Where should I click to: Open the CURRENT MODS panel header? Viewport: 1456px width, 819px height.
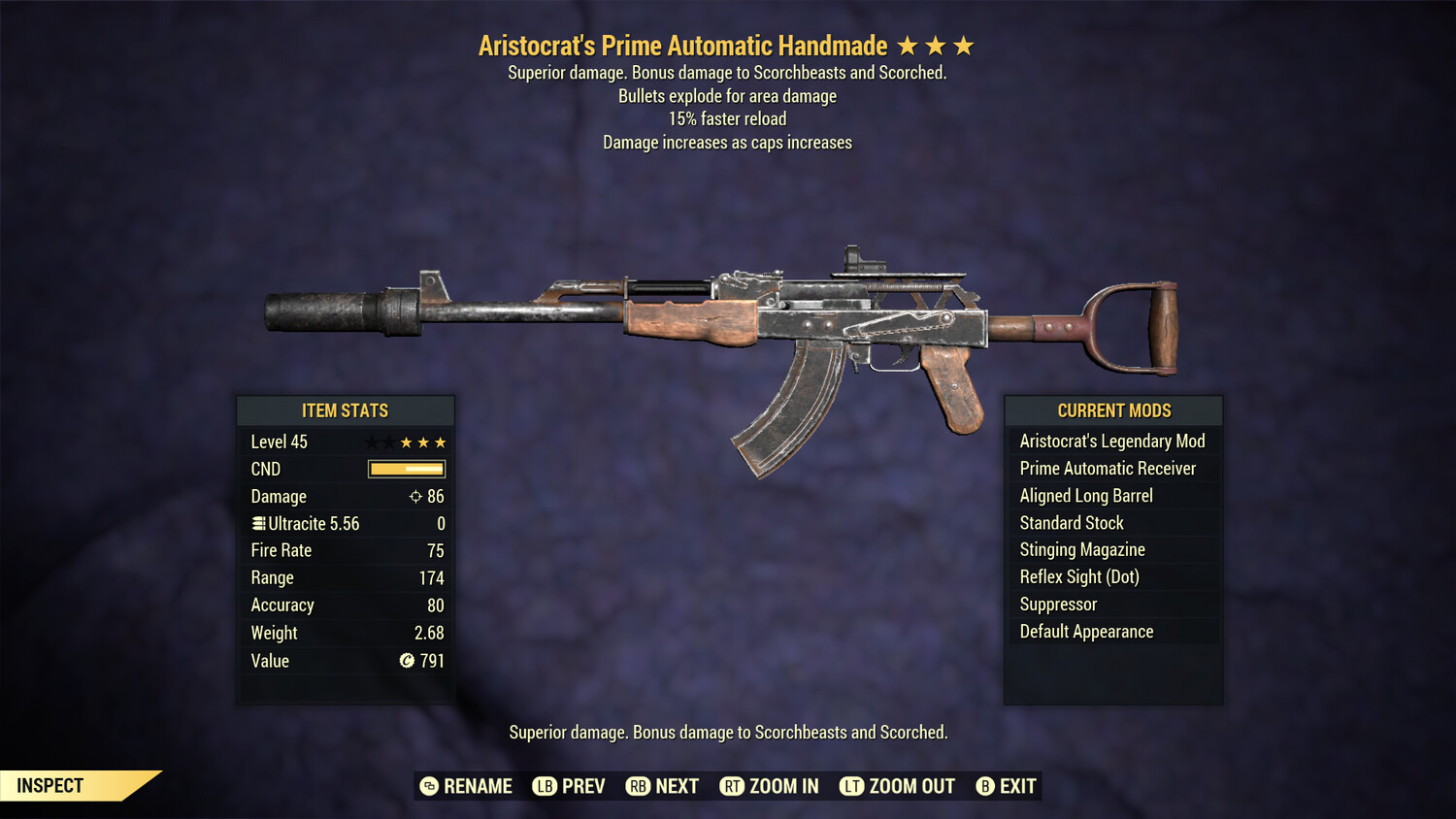[x=1113, y=410]
